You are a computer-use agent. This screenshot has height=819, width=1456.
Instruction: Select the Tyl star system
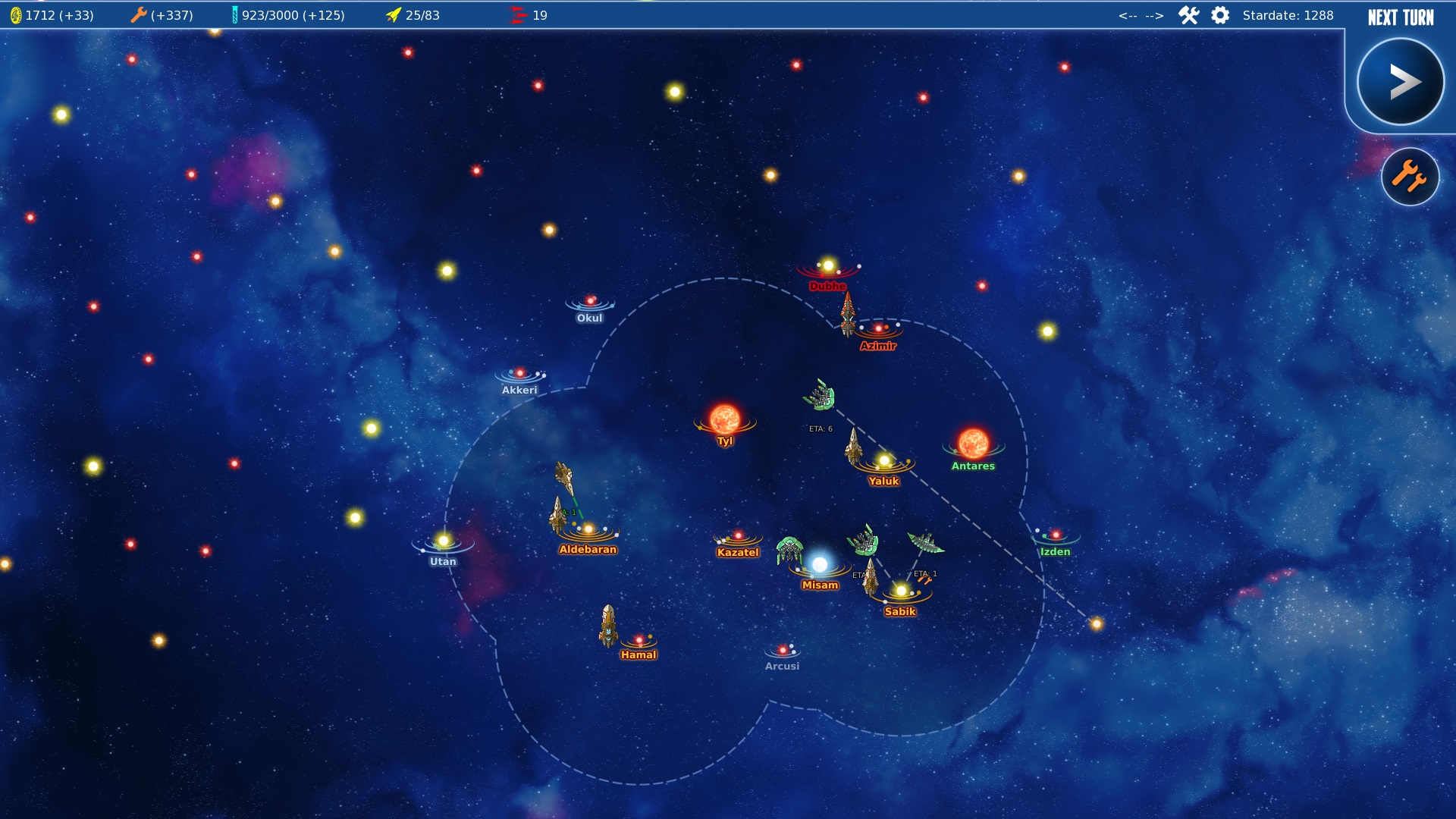[x=724, y=419]
